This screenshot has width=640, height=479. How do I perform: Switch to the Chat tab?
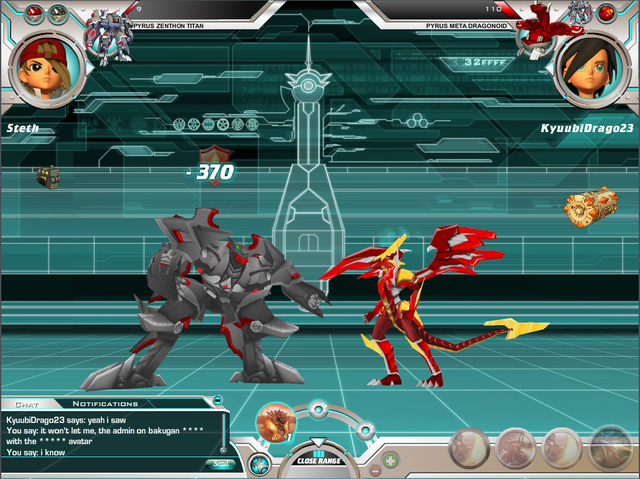[x=27, y=403]
